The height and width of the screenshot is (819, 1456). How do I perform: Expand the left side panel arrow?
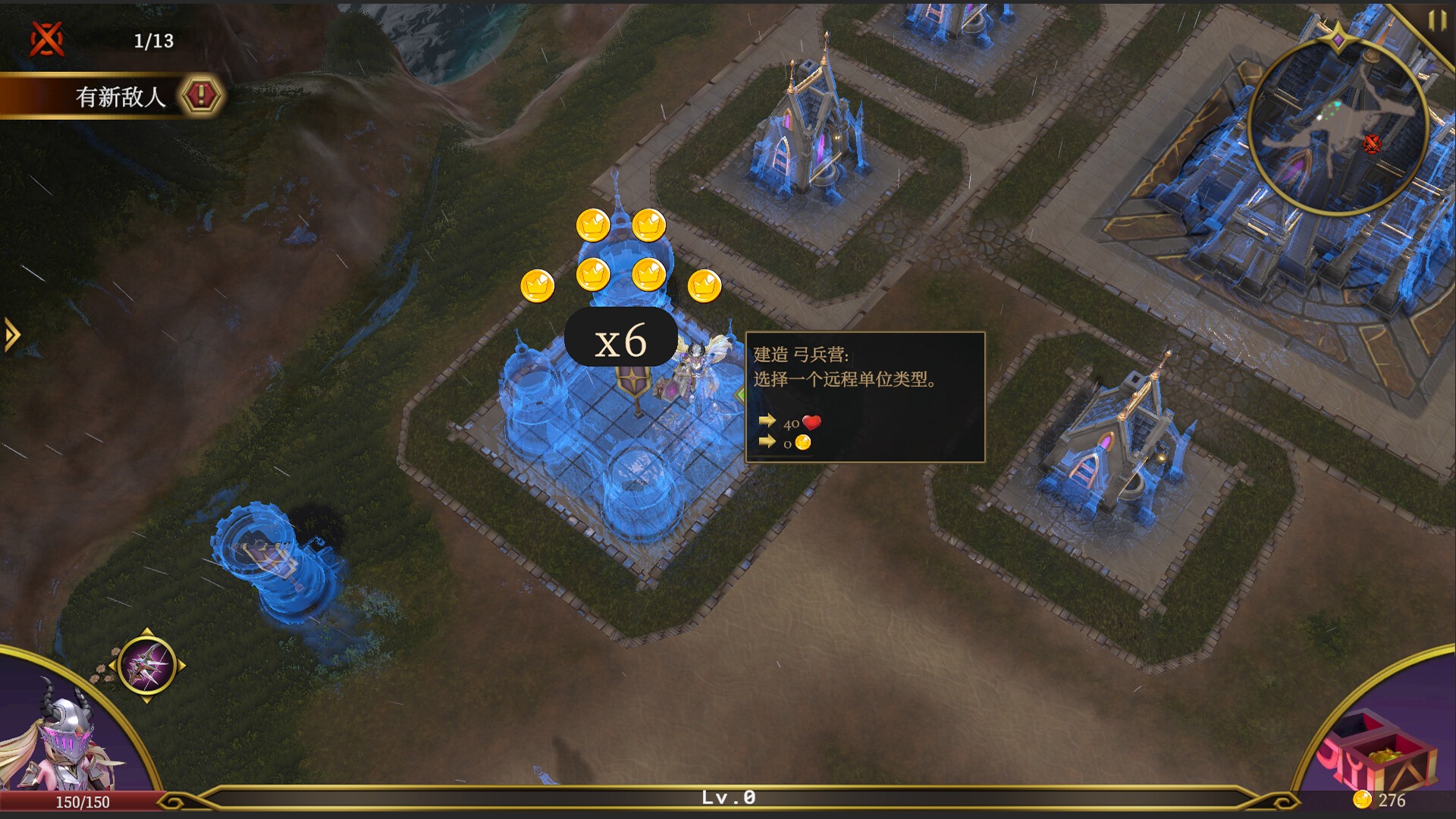point(11,334)
